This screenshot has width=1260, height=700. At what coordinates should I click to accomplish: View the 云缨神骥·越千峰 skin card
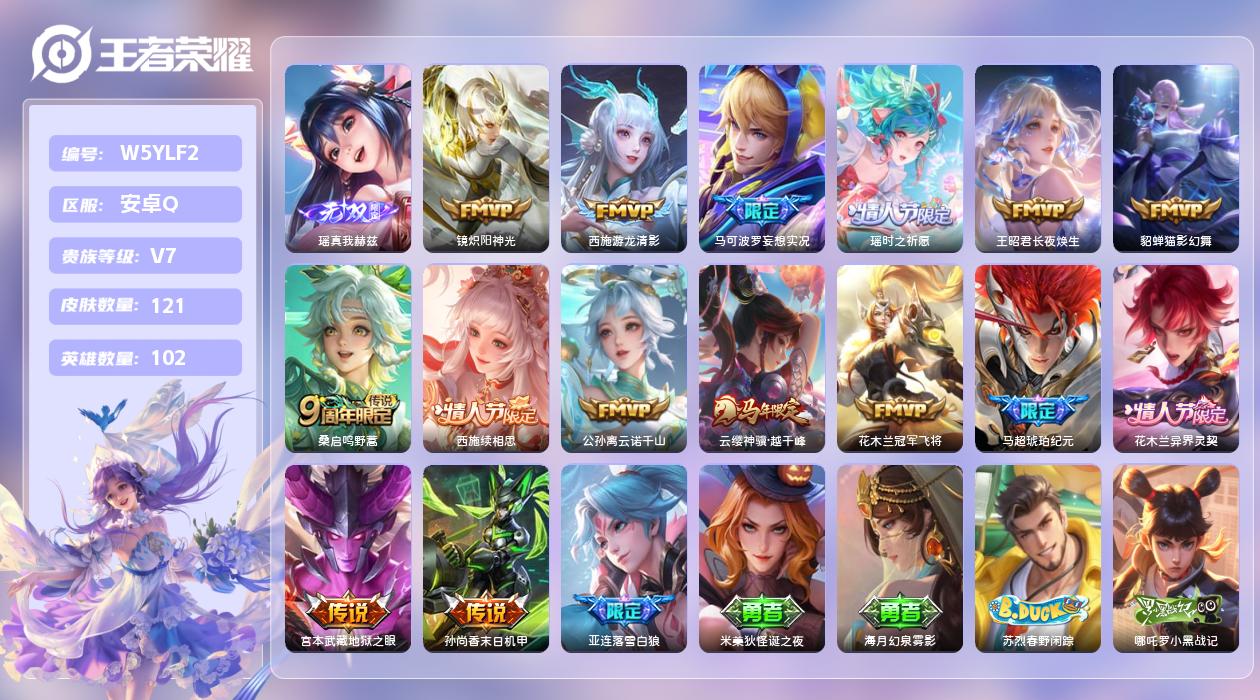pos(762,358)
